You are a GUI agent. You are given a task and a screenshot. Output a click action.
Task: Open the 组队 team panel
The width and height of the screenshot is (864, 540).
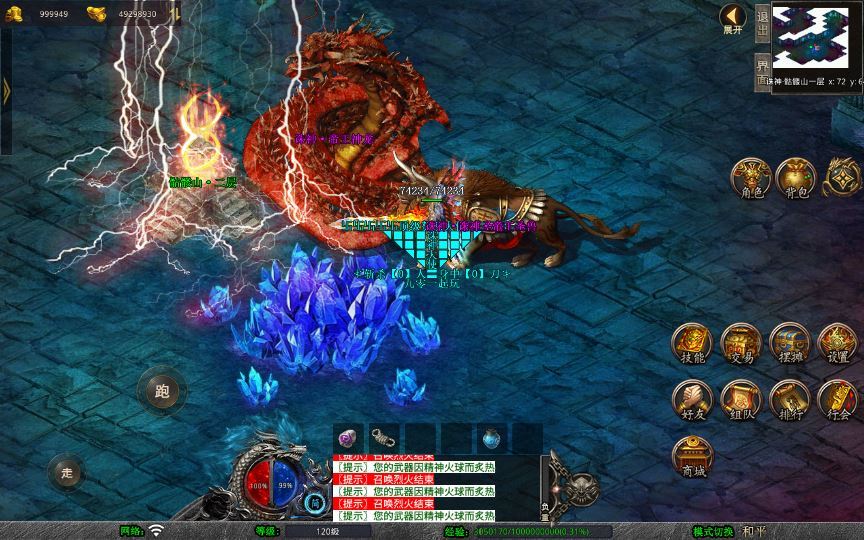click(741, 400)
